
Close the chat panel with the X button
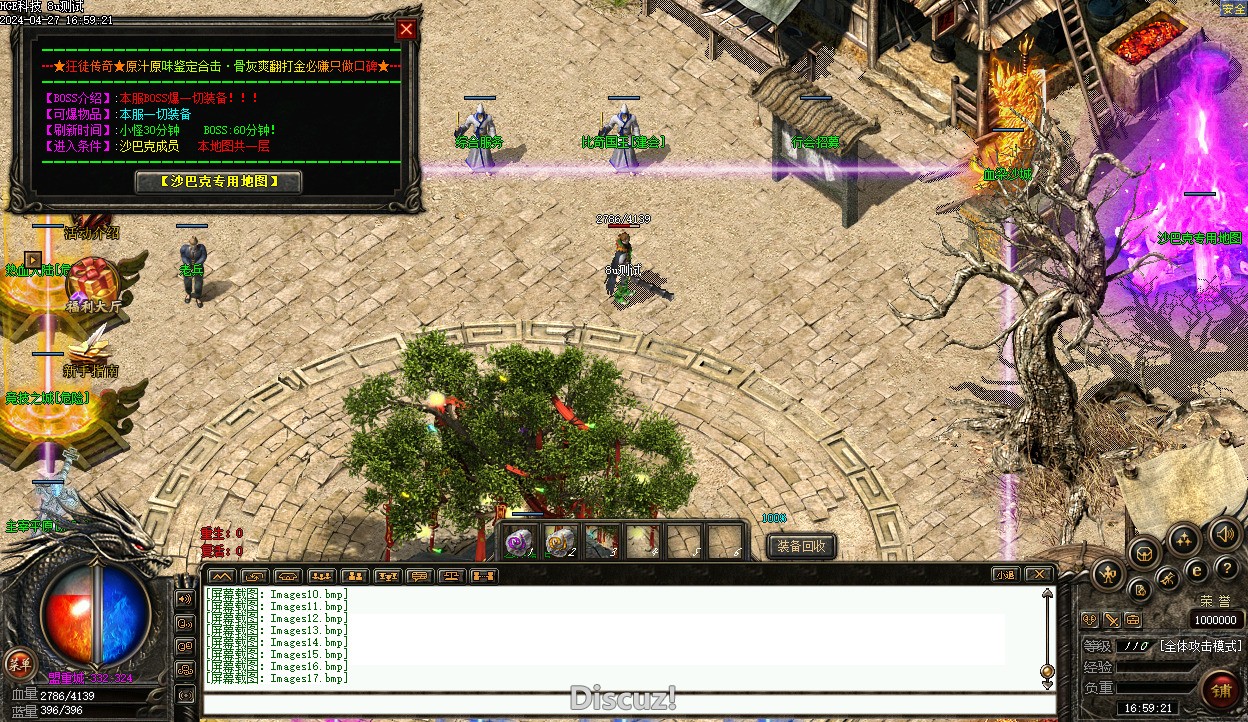[1039, 574]
